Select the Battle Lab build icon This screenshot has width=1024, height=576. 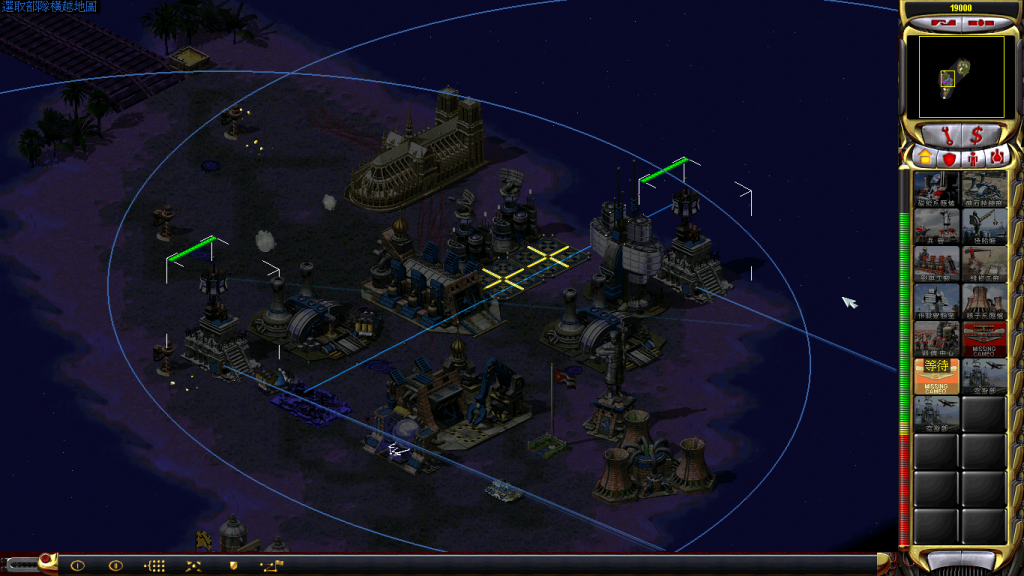click(x=937, y=299)
